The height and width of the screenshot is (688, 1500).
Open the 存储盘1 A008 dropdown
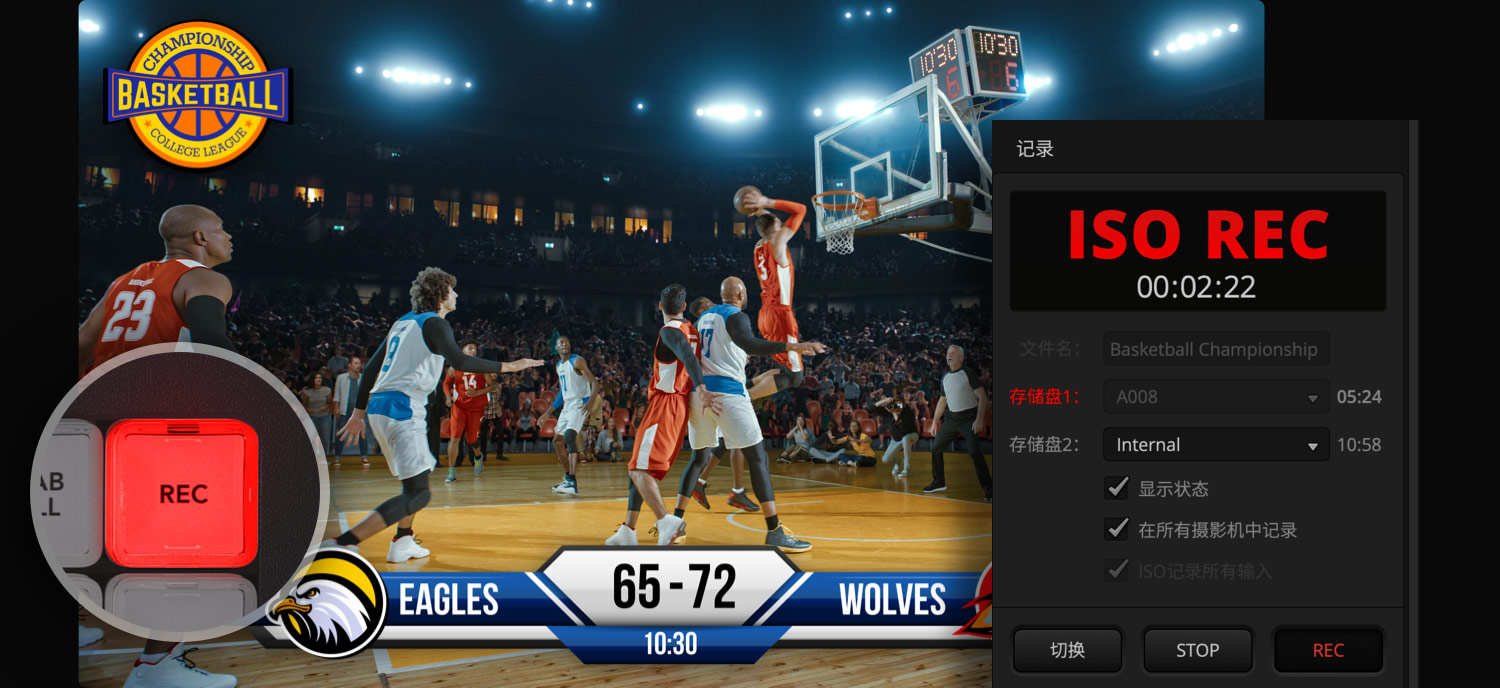tap(1215, 397)
